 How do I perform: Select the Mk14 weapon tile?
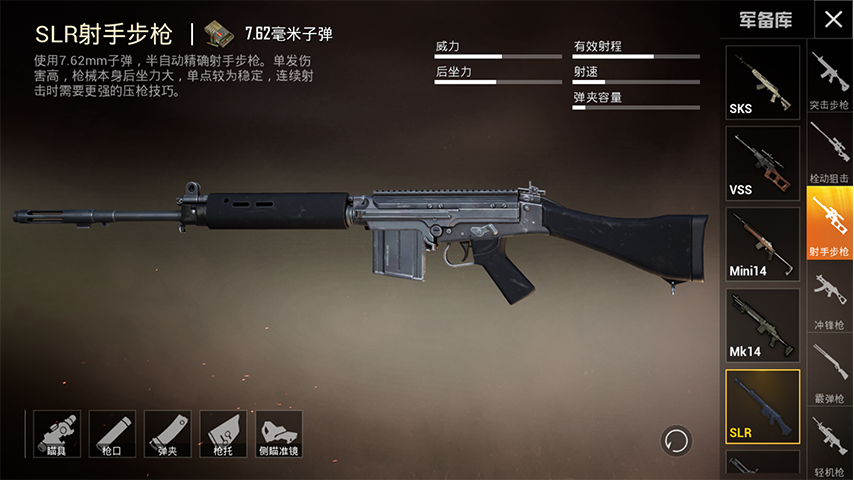click(x=762, y=325)
